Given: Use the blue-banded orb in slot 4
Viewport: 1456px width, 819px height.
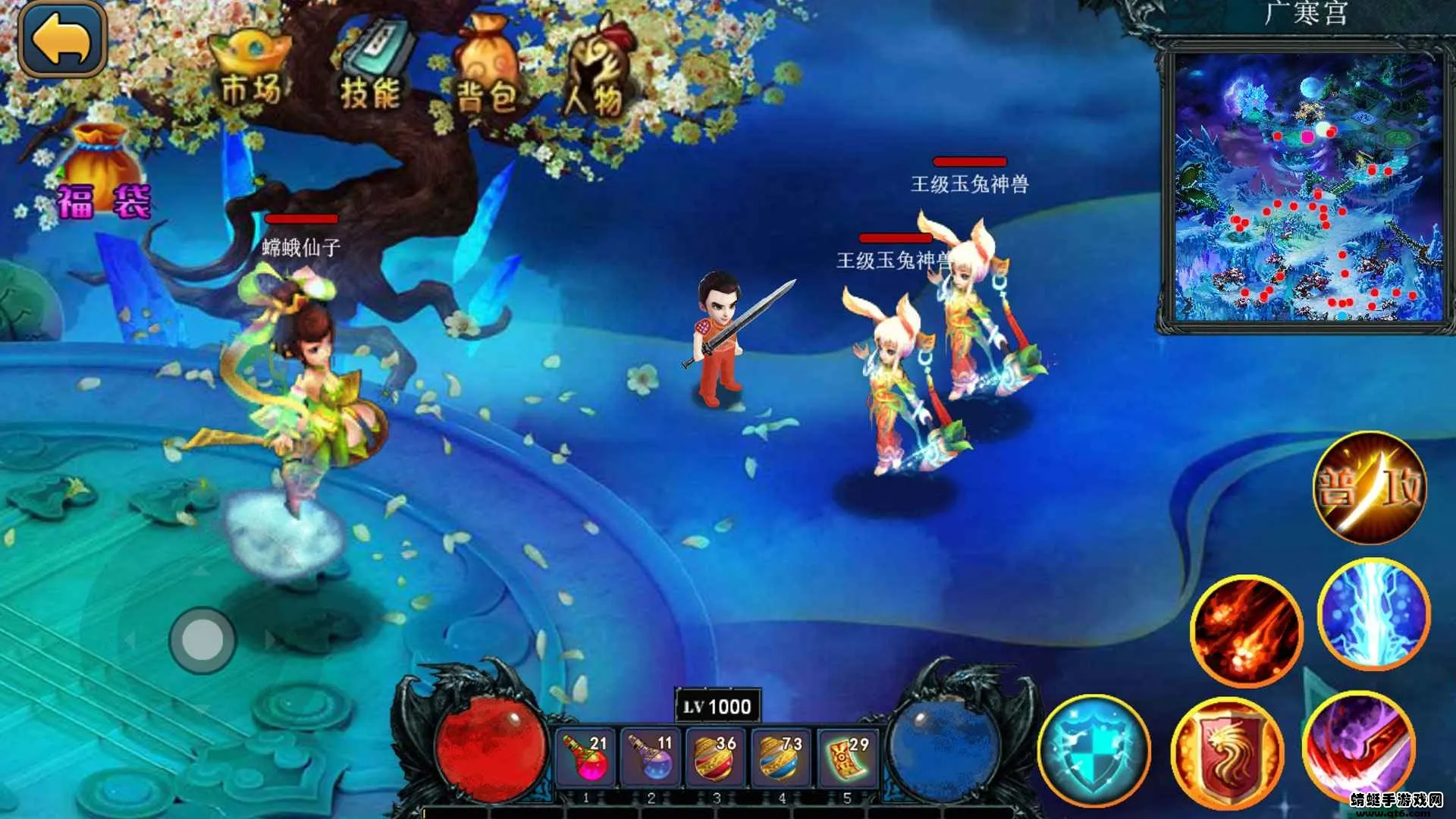Looking at the screenshot, I should pyautogui.click(x=781, y=758).
